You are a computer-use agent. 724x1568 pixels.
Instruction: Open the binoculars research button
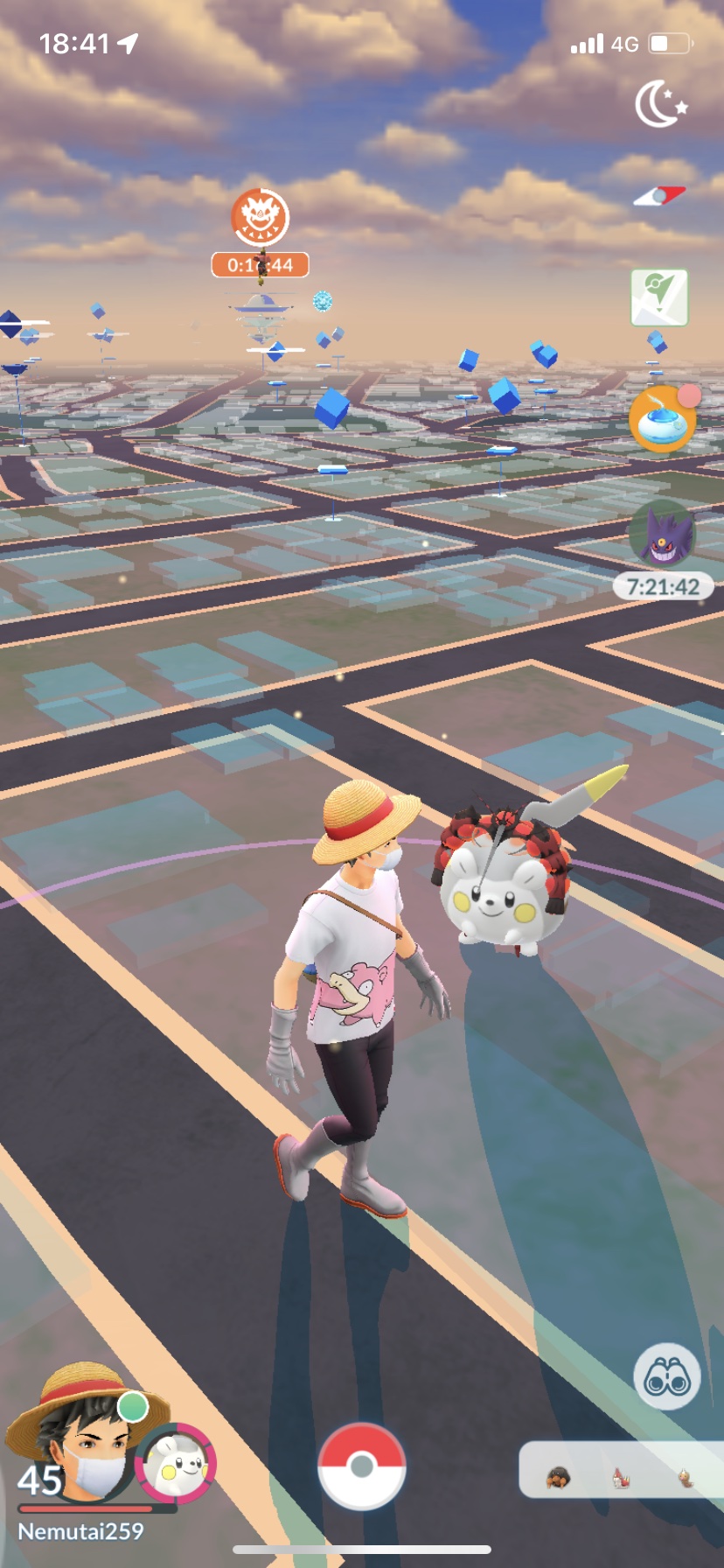click(666, 1376)
